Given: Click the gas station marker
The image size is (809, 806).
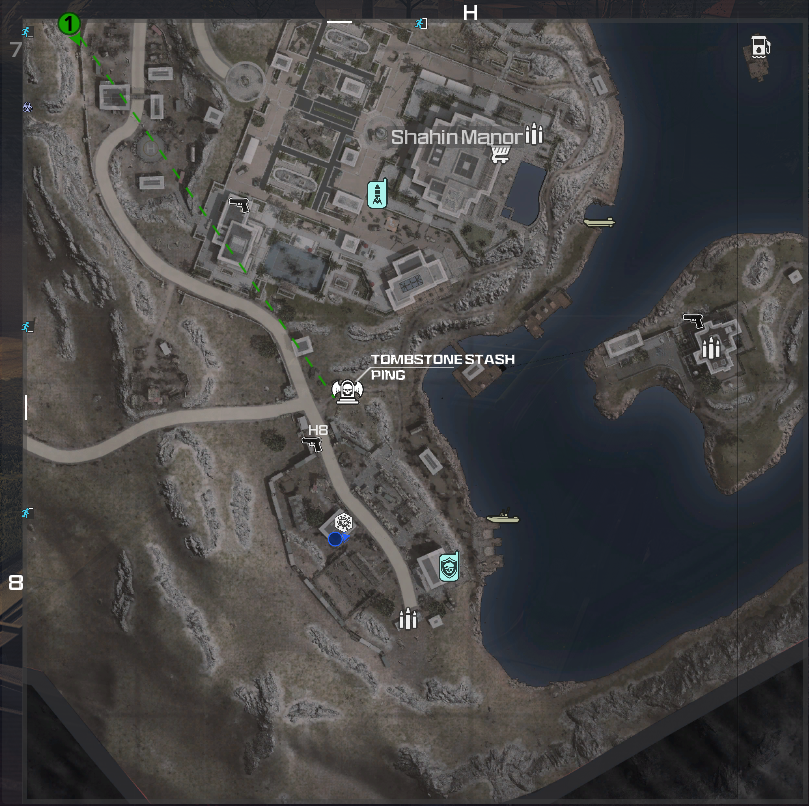Looking at the screenshot, I should click(761, 46).
